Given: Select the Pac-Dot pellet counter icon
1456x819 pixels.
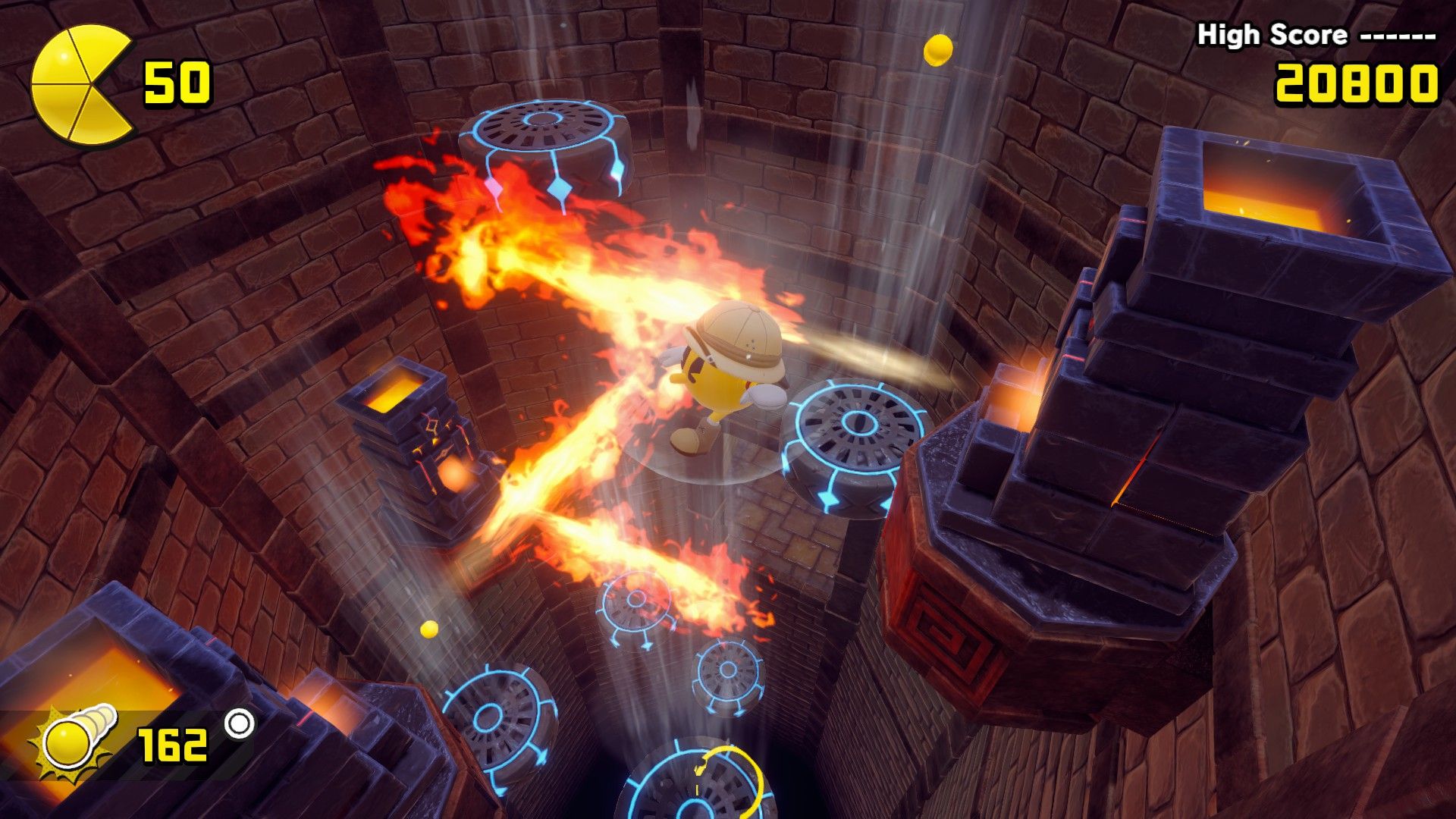Looking at the screenshot, I should 74,740.
